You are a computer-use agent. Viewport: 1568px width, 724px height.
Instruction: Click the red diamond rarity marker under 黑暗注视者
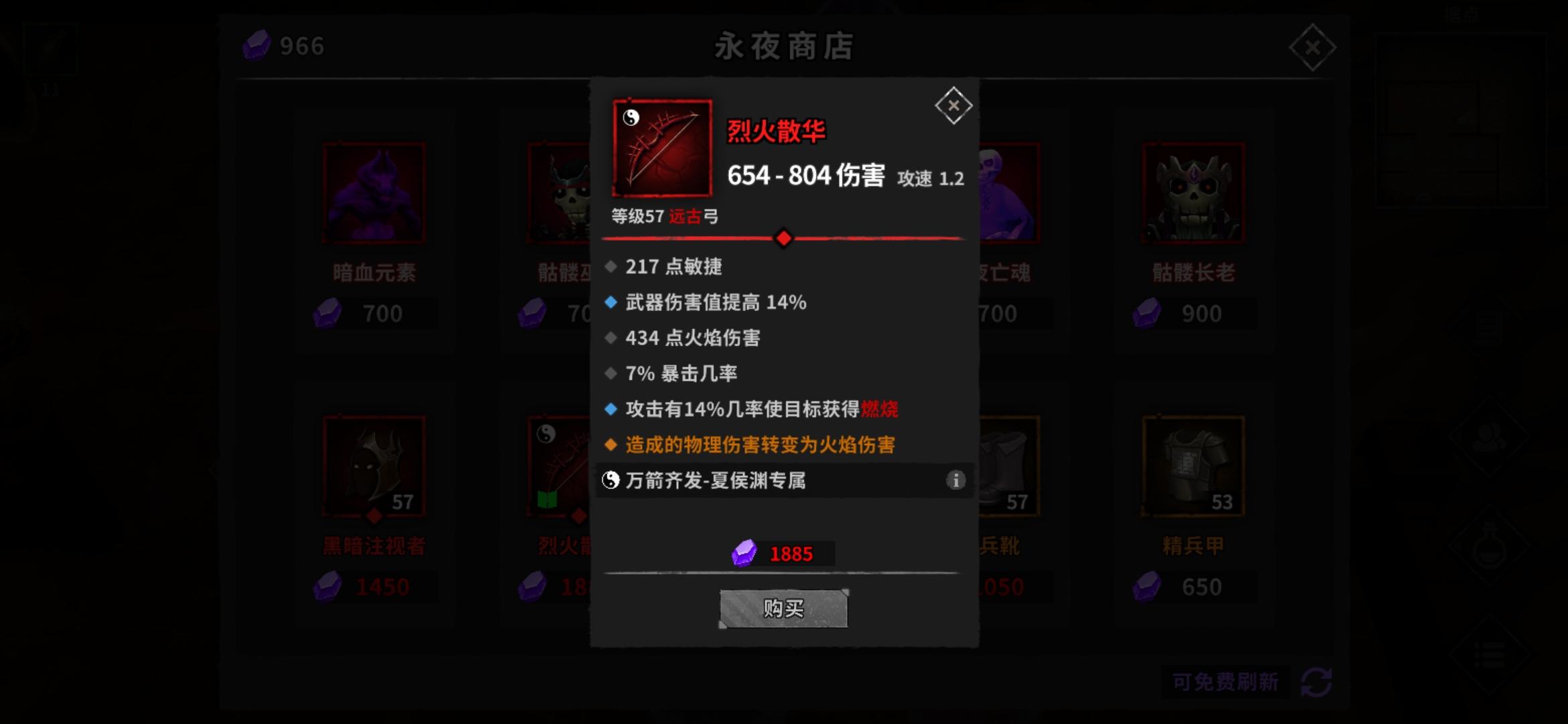click(x=373, y=514)
